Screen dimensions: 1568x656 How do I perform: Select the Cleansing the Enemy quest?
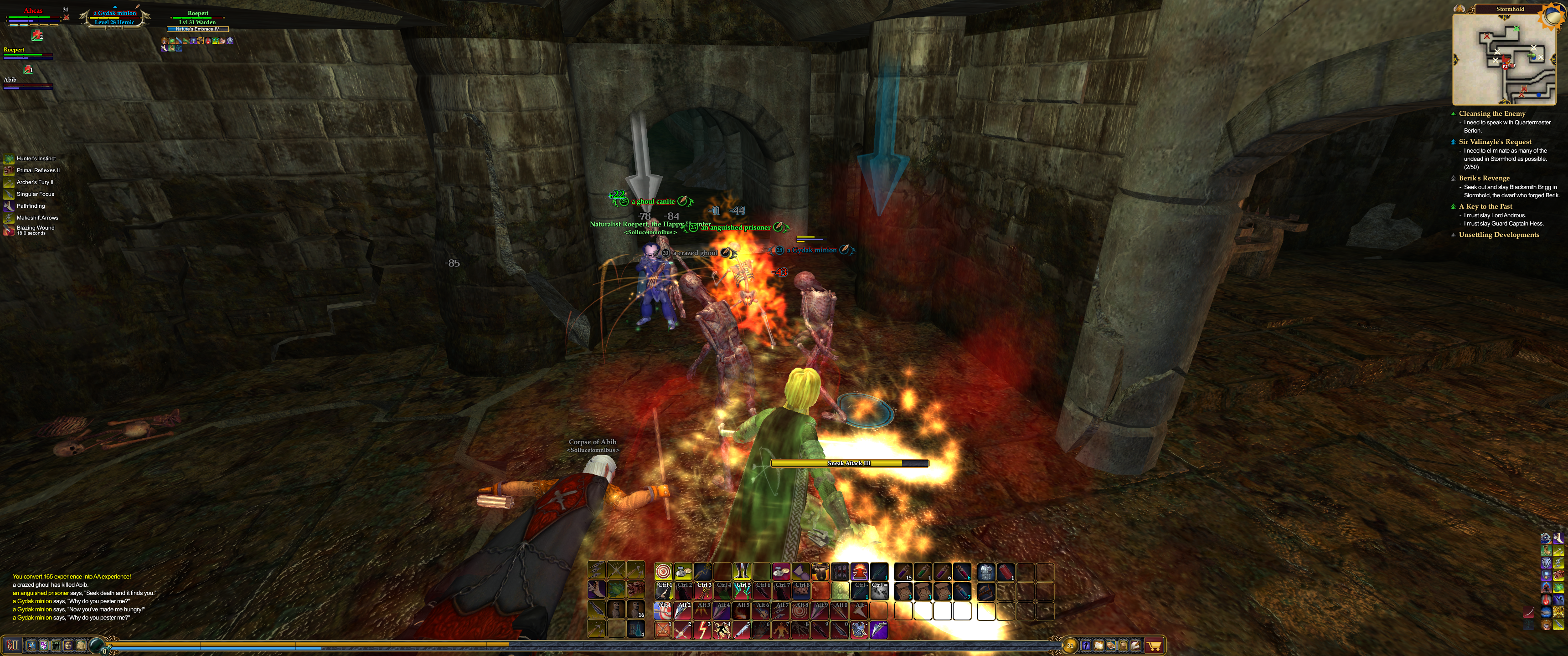click(x=1491, y=113)
